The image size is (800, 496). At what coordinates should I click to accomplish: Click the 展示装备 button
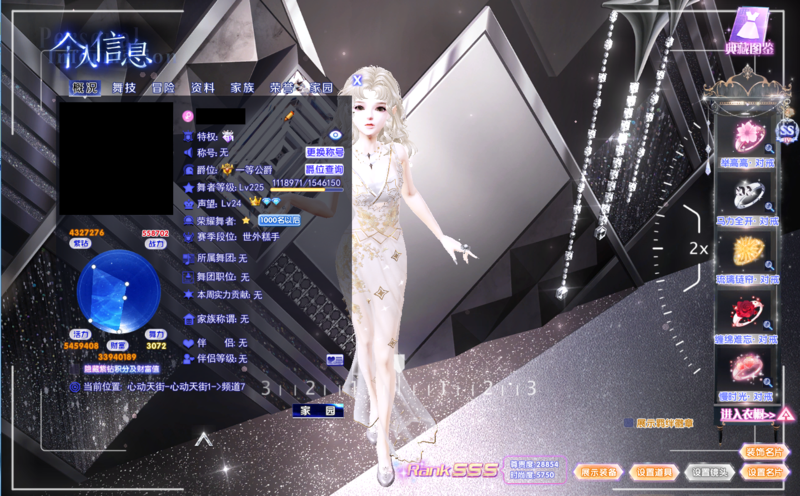(600, 472)
